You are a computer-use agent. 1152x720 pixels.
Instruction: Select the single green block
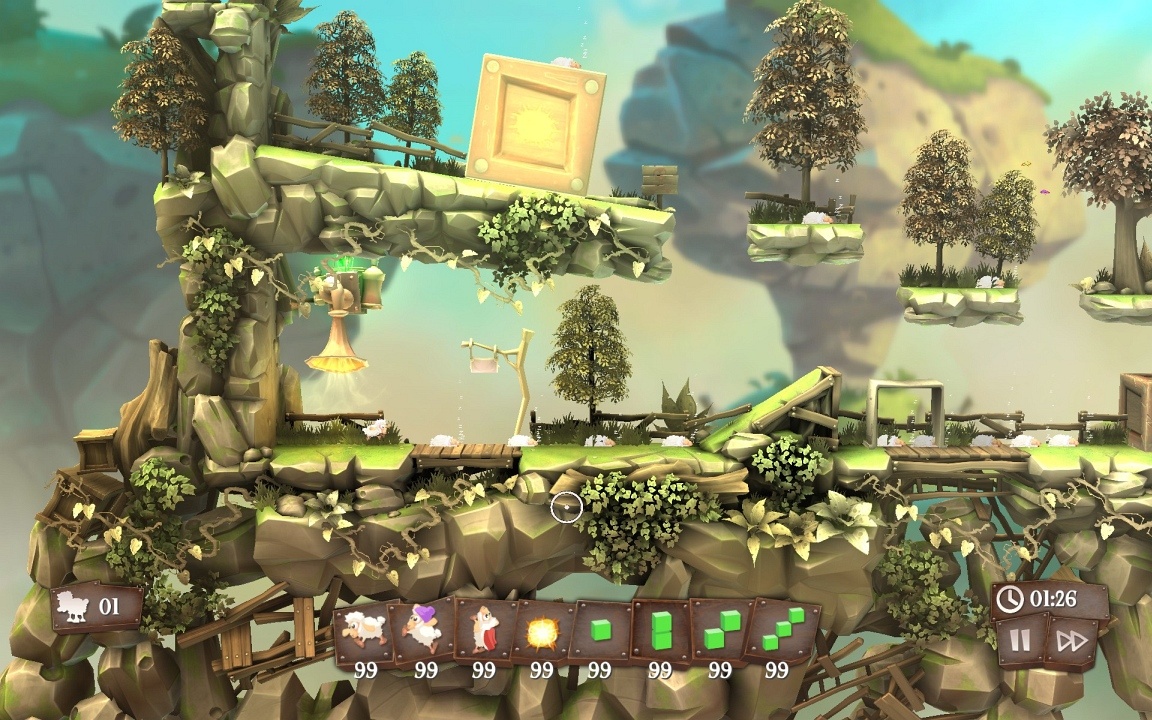[600, 632]
